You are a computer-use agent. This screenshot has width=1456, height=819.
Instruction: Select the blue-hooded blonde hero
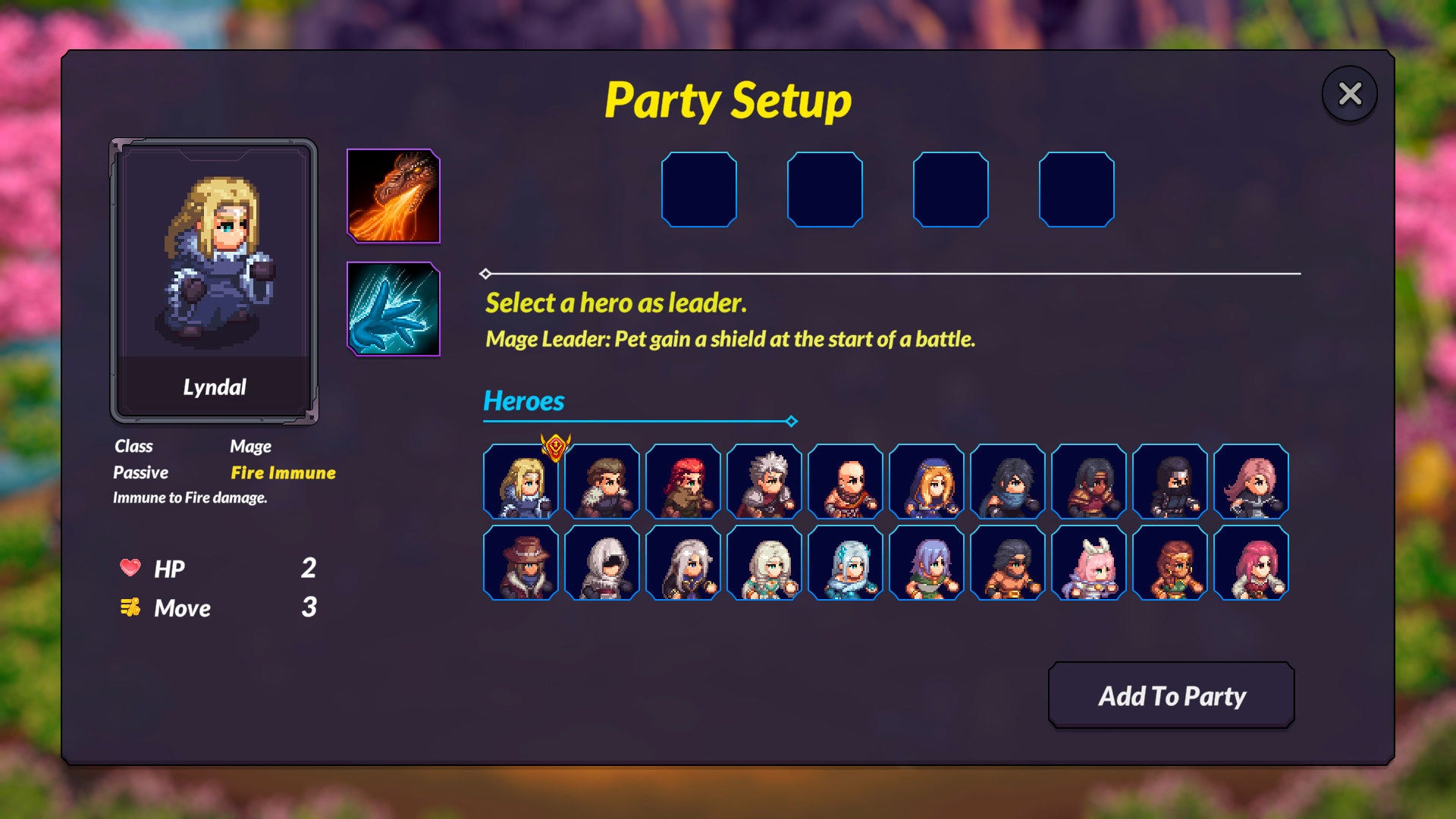927,482
